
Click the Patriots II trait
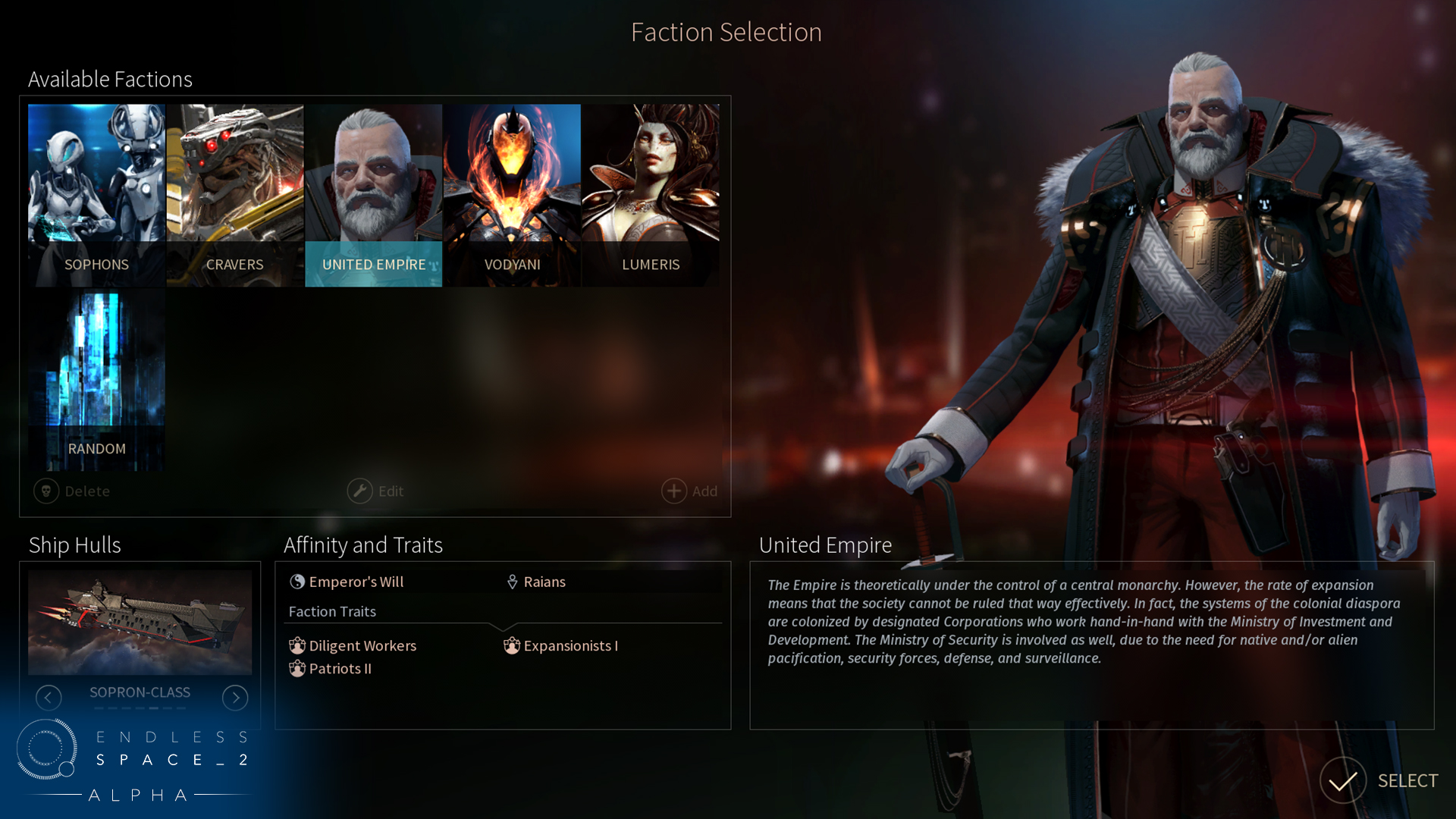point(331,669)
